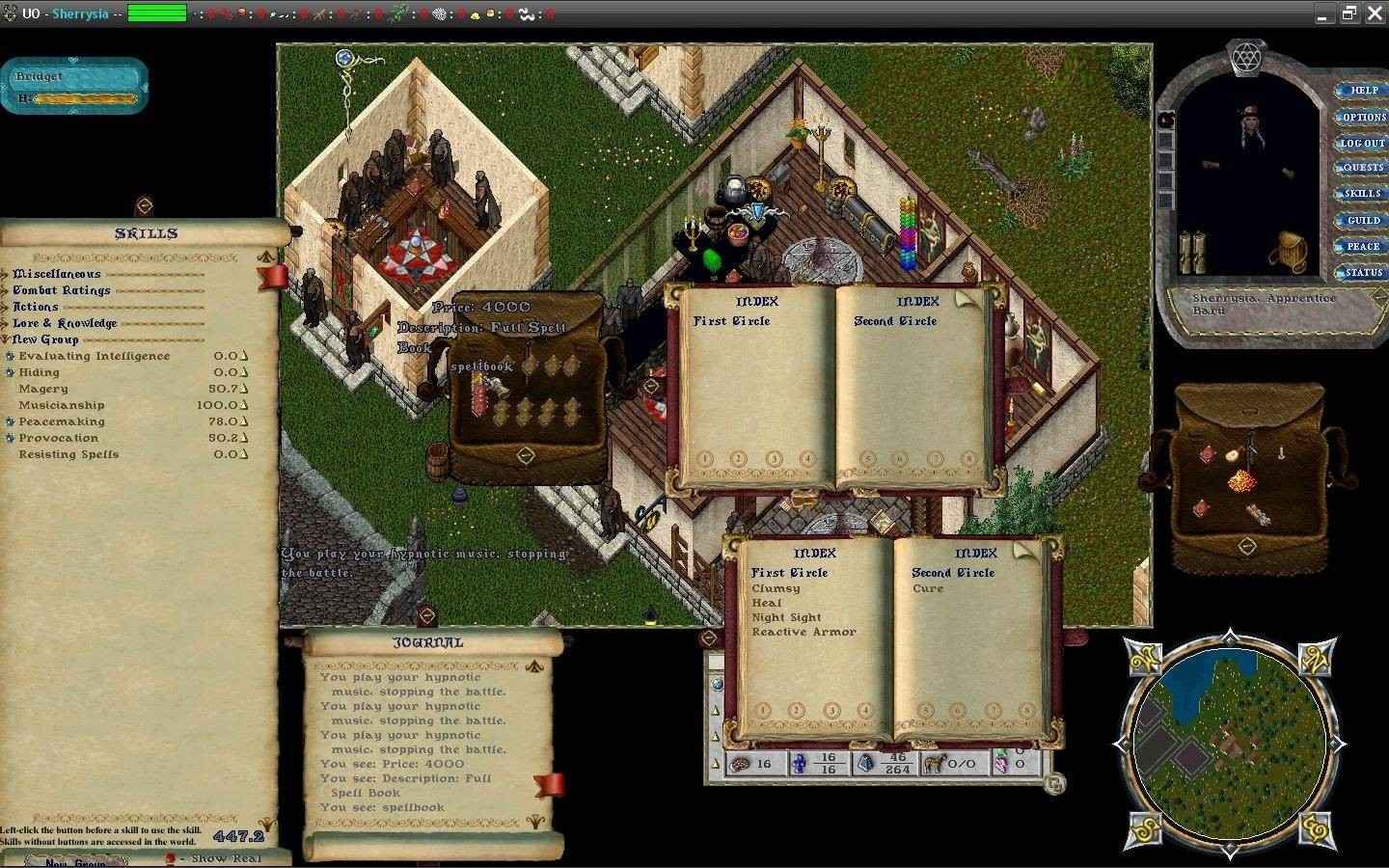Use the Peacemaking skill button
Image resolution: width=1389 pixels, height=868 pixels.
pyautogui.click(x=10, y=422)
